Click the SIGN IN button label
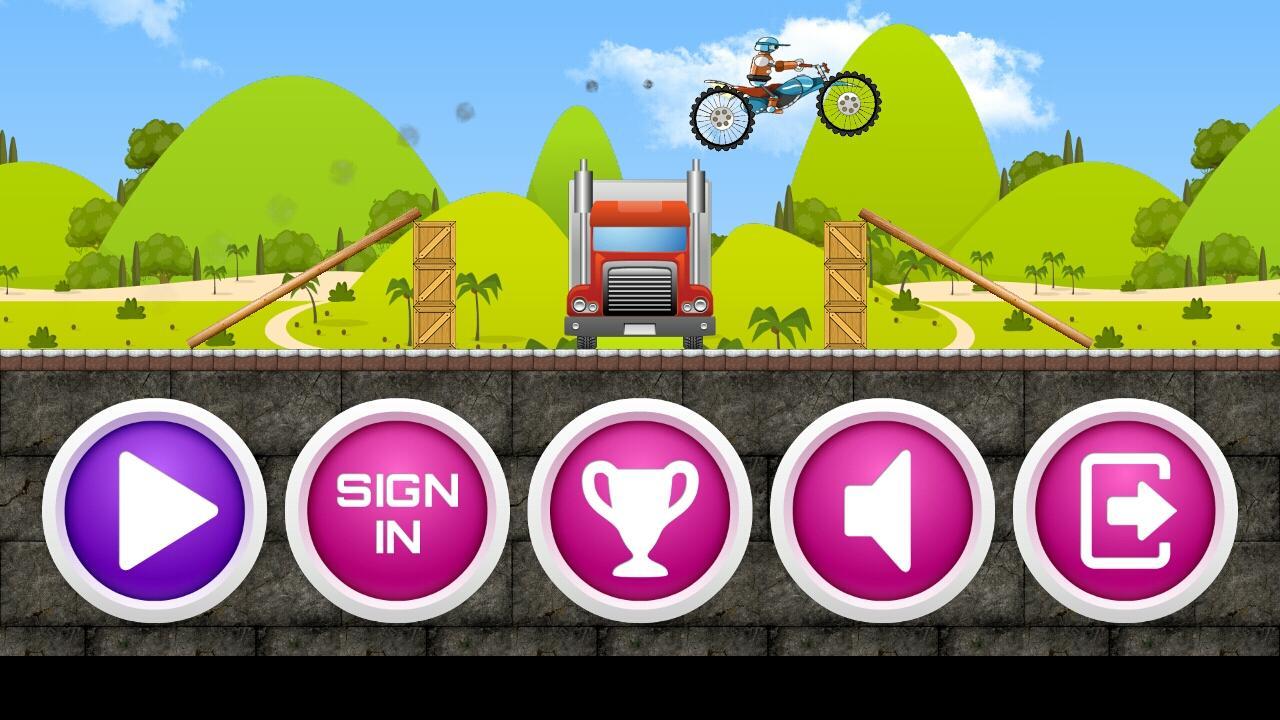 (x=398, y=512)
